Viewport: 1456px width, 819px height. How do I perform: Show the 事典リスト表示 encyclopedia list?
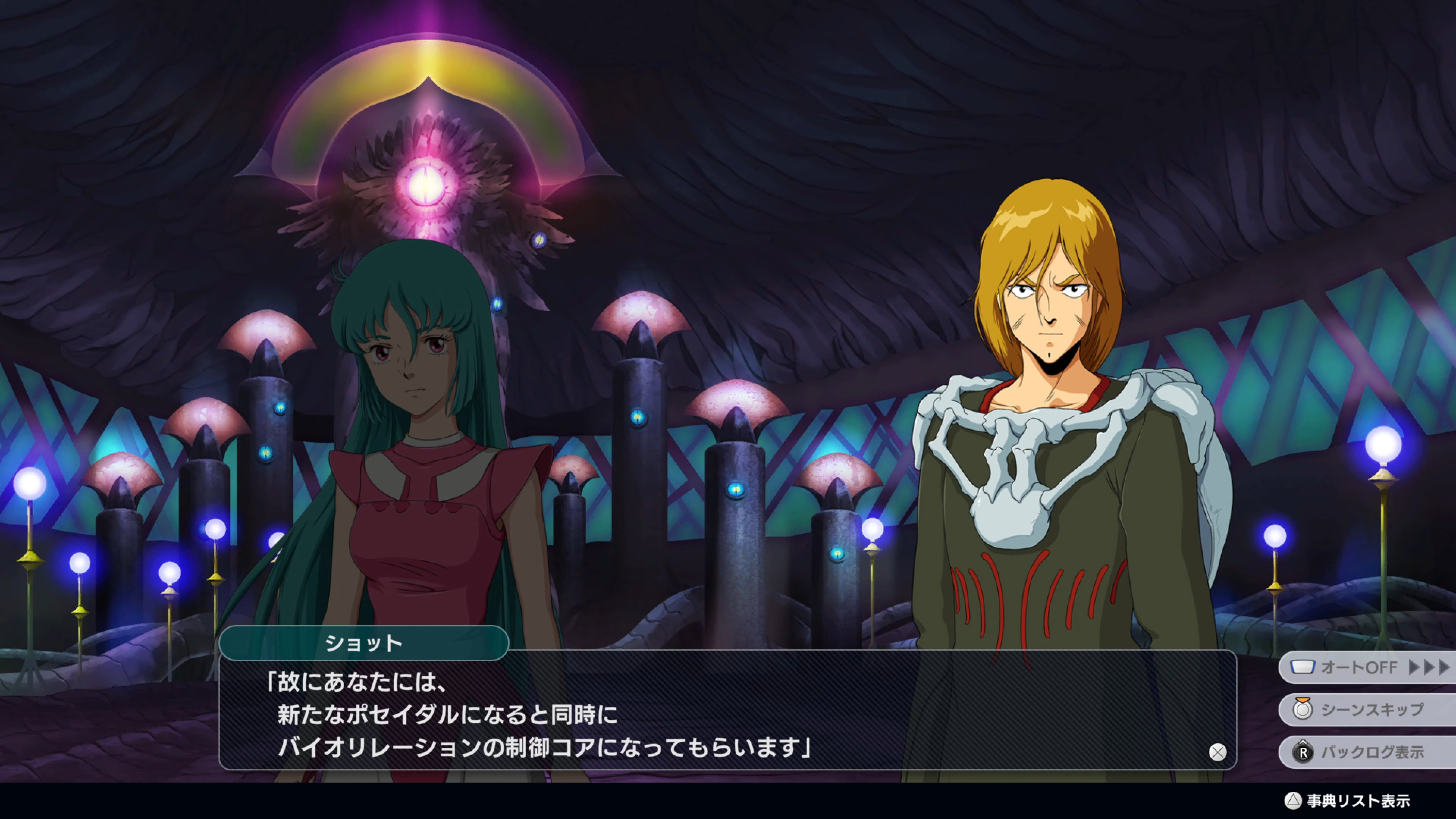click(x=1348, y=801)
